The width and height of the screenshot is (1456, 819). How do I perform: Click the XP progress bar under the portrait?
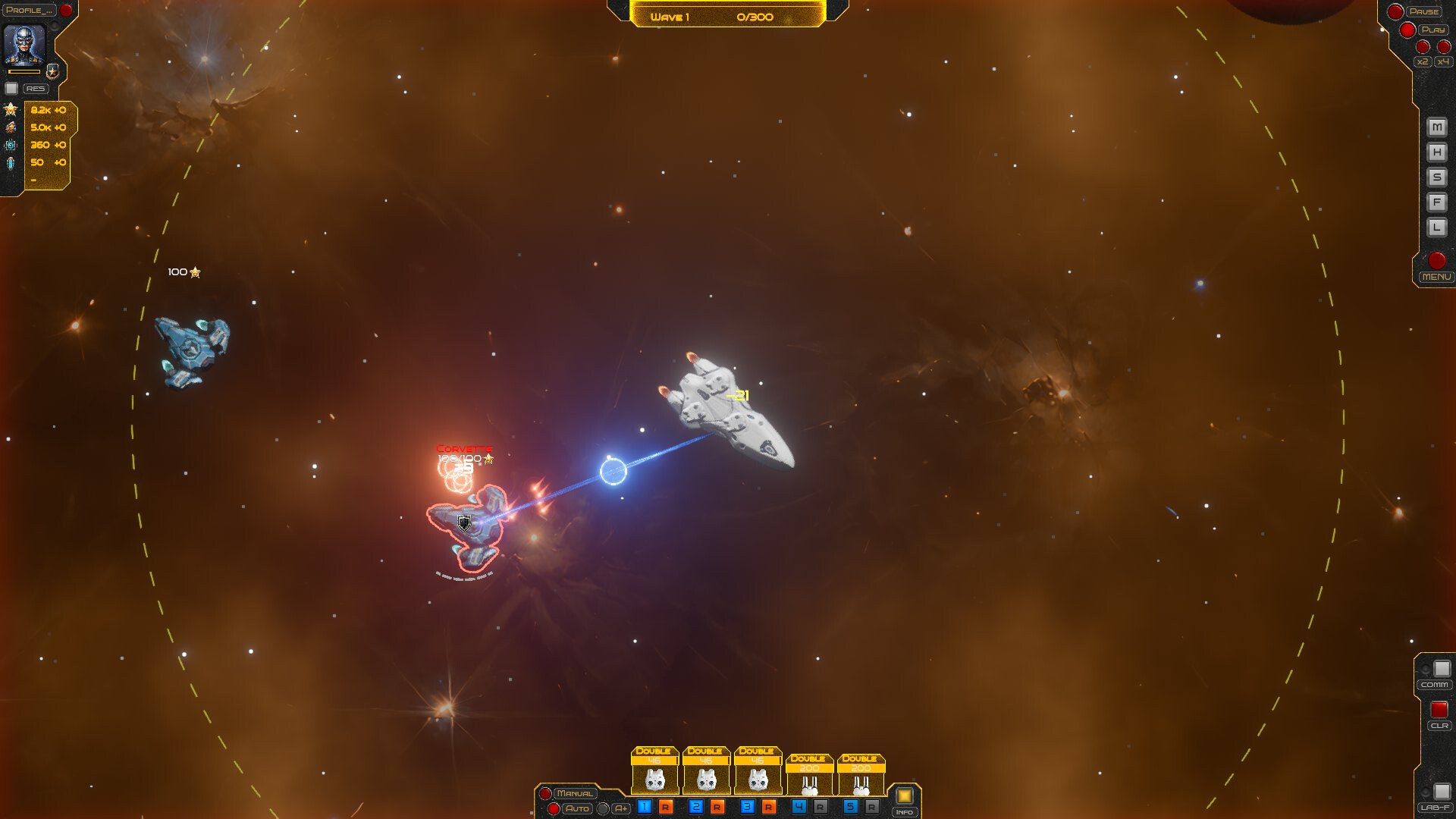click(24, 71)
